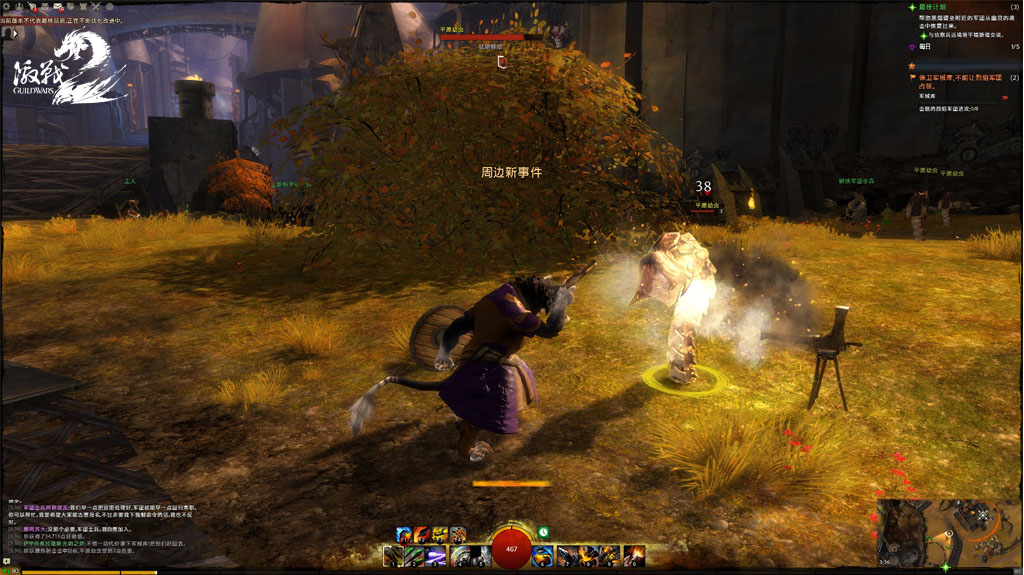The height and width of the screenshot is (575, 1024).
Task: Activate the blue F1 toolbelt skill
Action: (x=403, y=534)
